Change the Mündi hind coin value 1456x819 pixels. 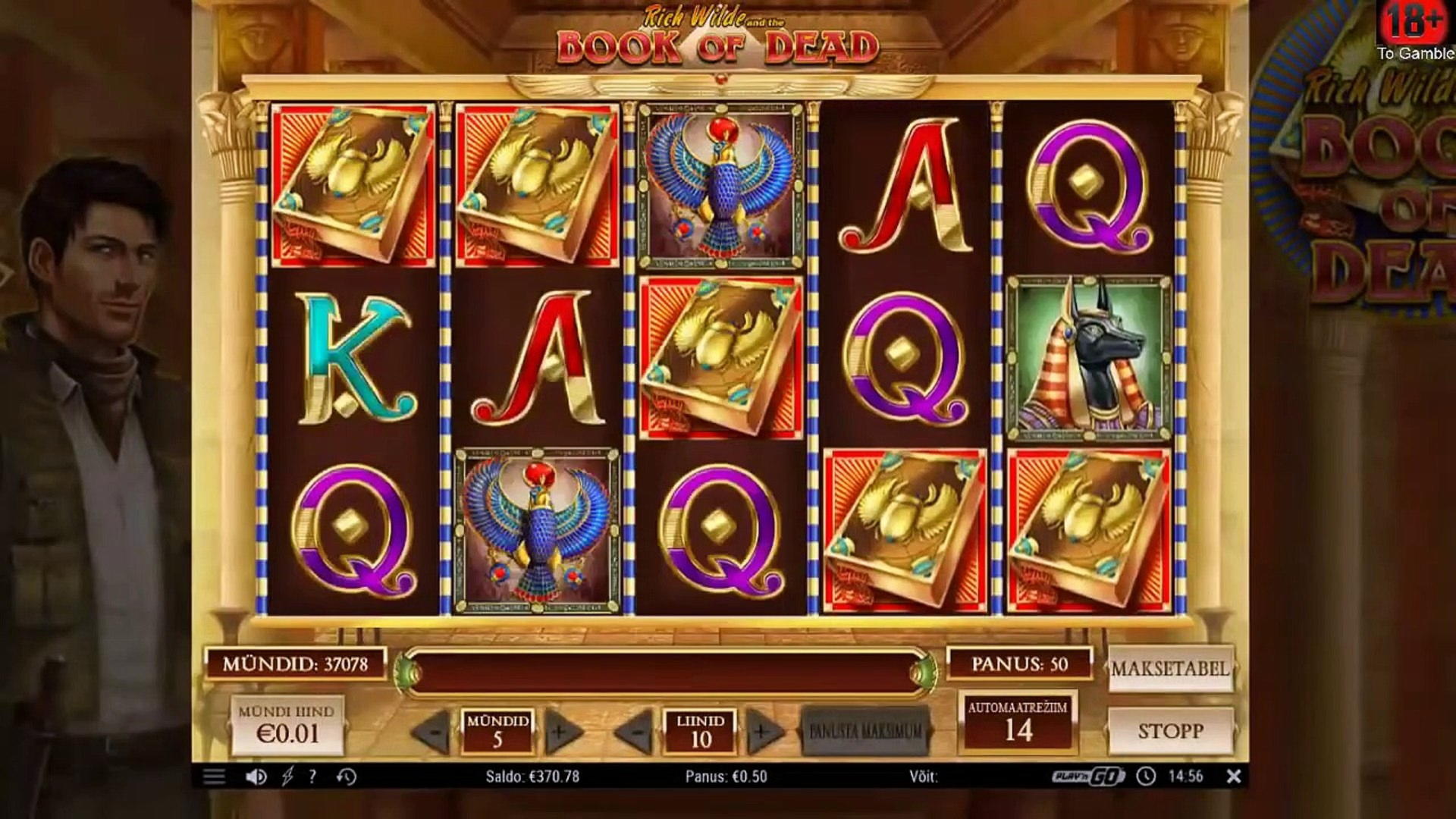(287, 726)
